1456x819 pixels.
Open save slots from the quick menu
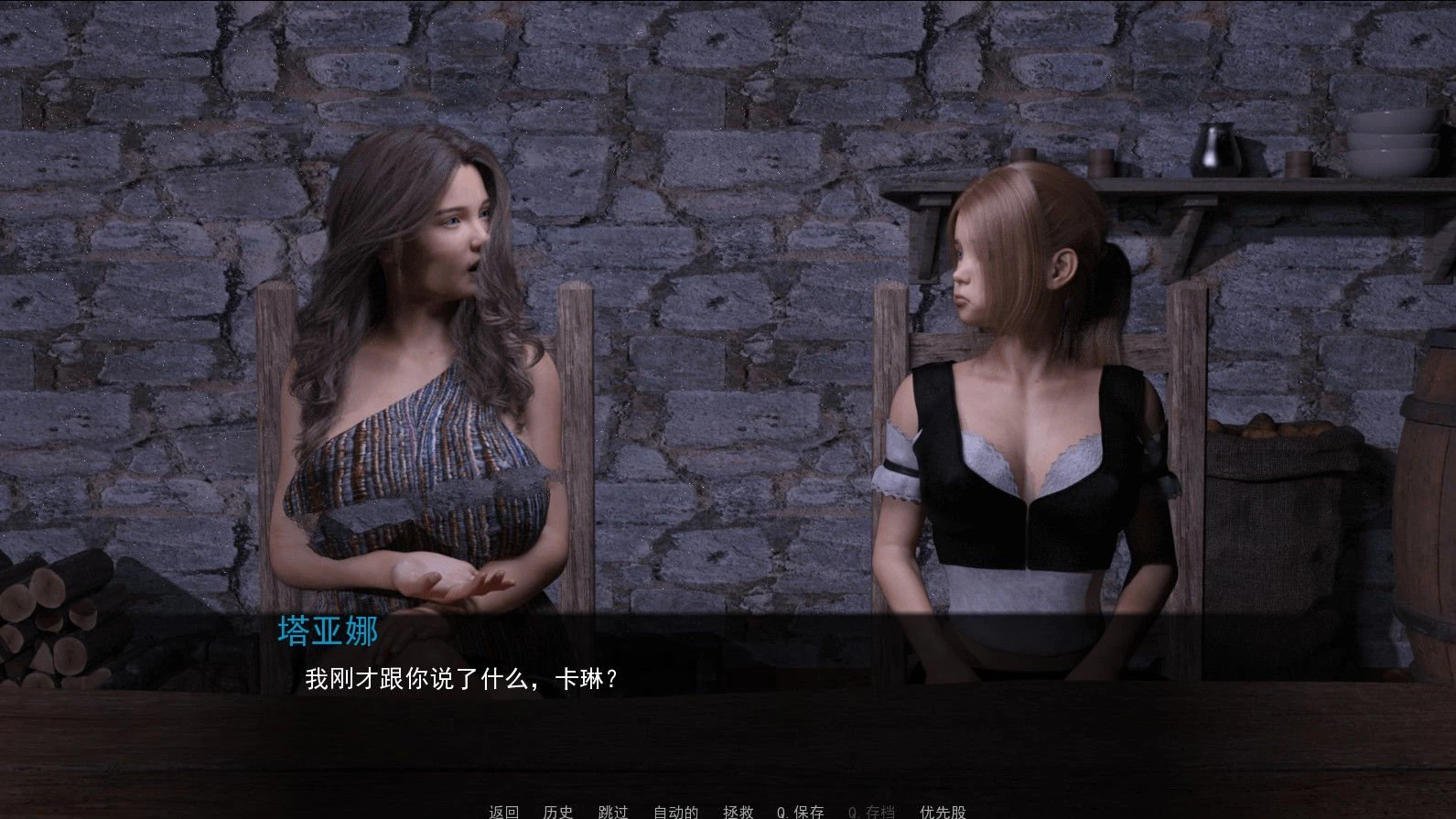pos(736,811)
